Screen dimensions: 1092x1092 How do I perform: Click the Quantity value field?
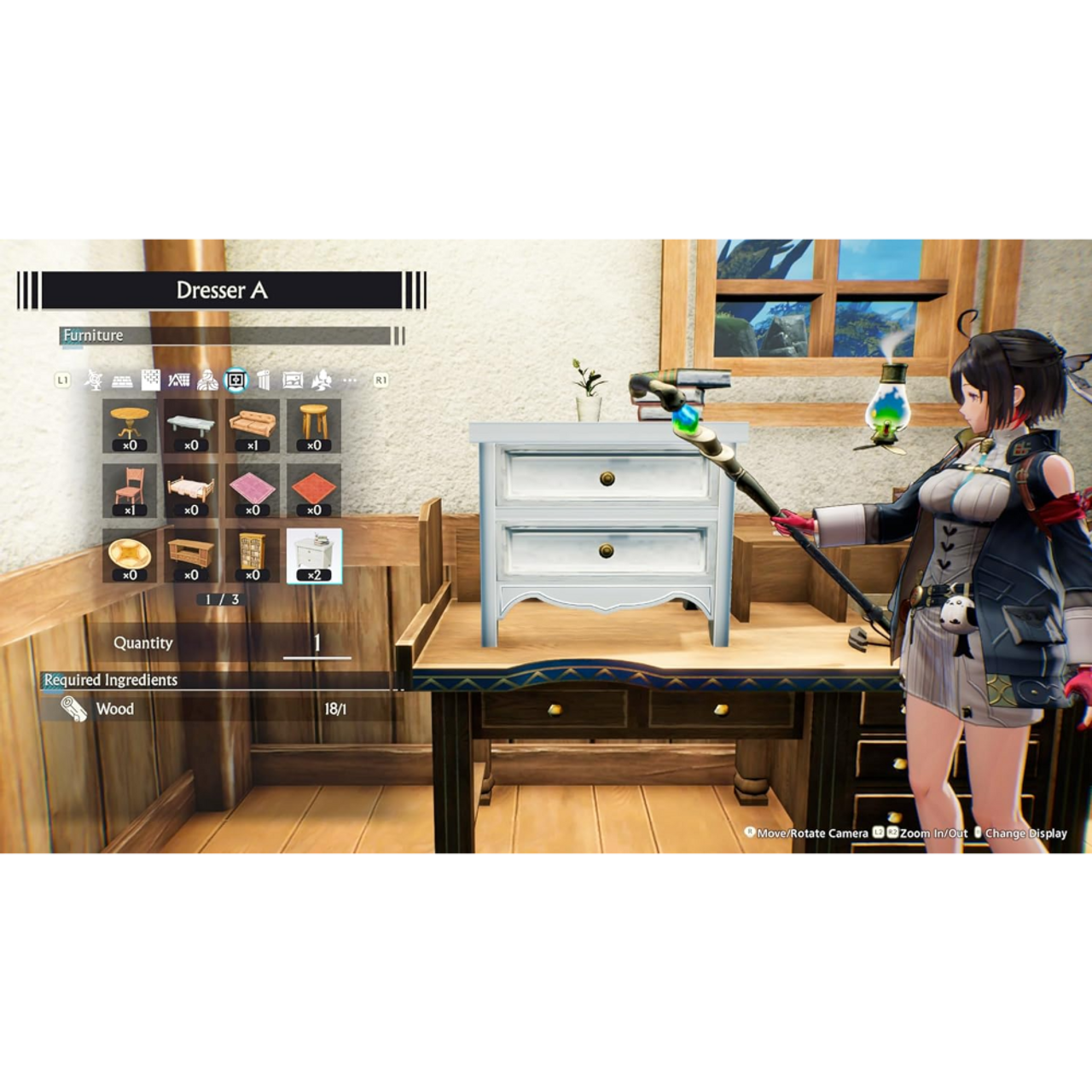click(x=317, y=644)
